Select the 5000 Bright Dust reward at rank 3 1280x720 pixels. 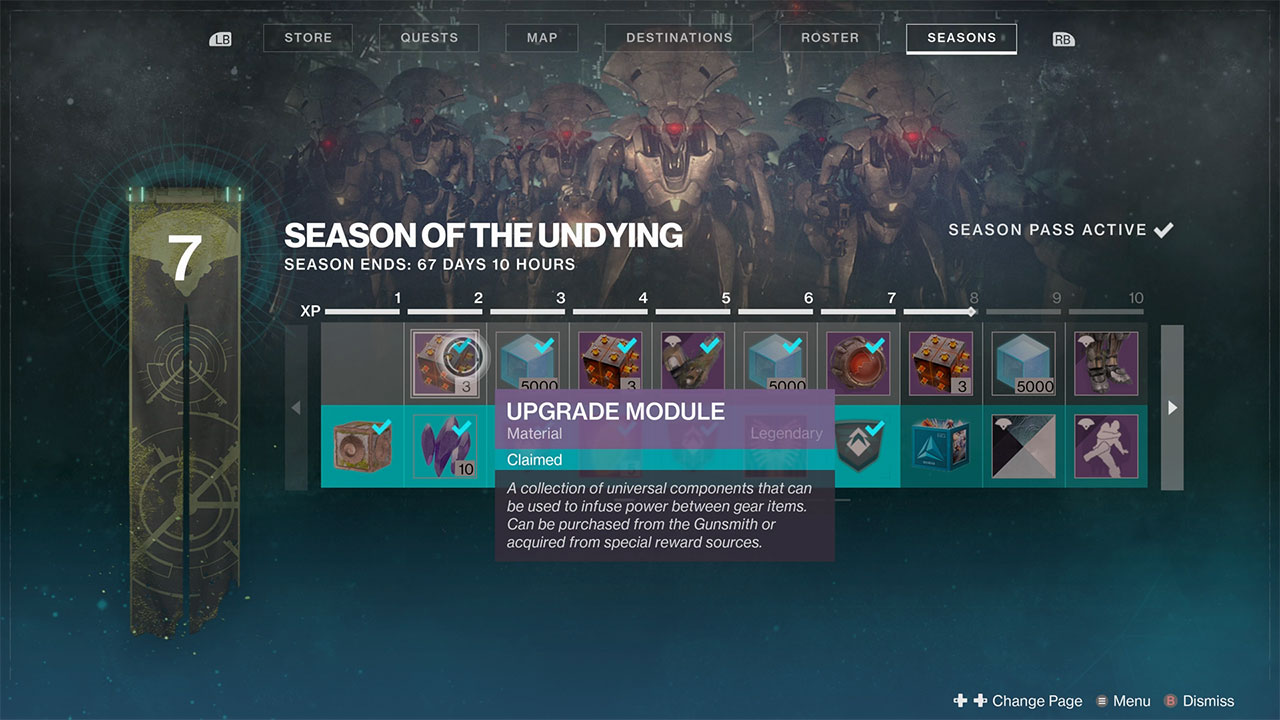(528, 360)
